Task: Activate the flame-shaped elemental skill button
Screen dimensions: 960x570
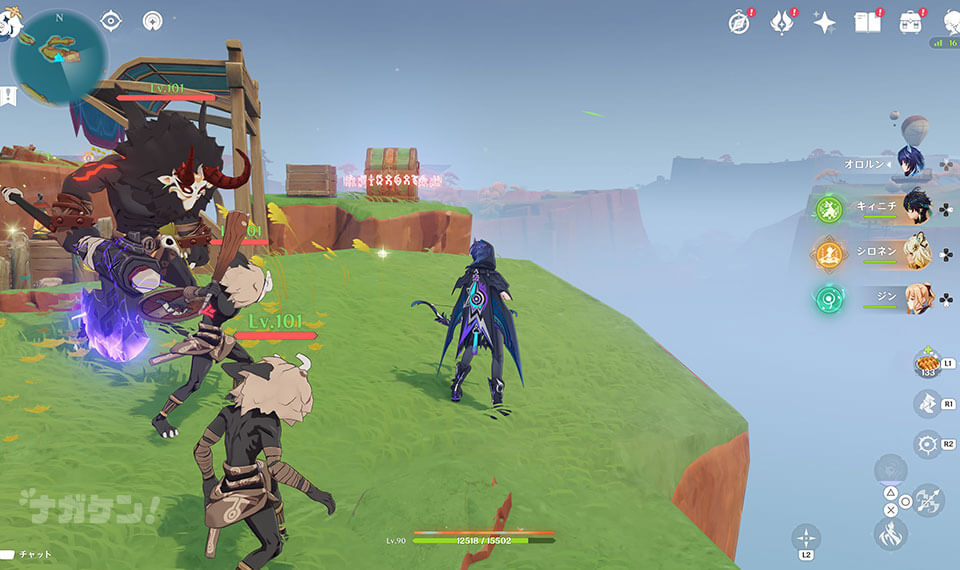Action: [890, 534]
